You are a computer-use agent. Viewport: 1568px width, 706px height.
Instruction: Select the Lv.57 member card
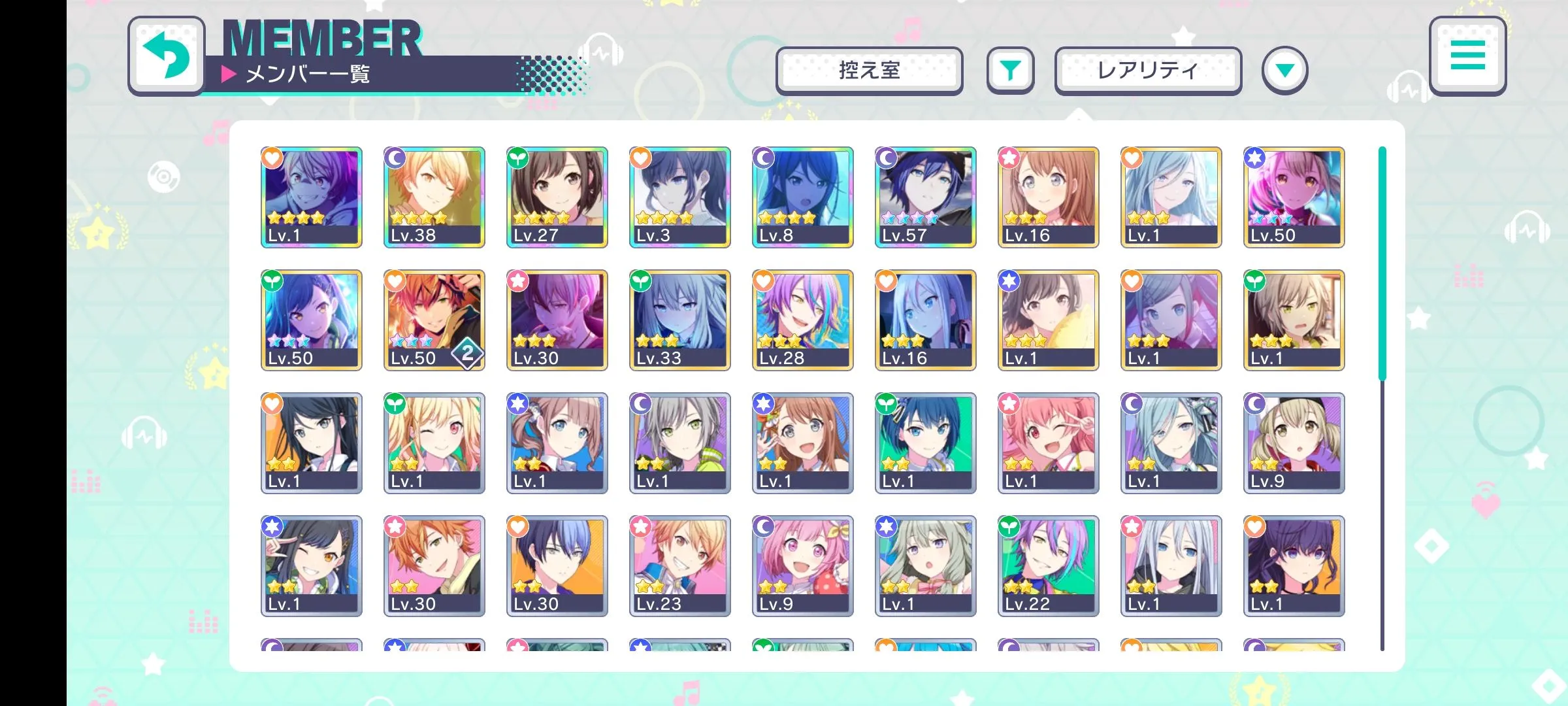(x=926, y=197)
